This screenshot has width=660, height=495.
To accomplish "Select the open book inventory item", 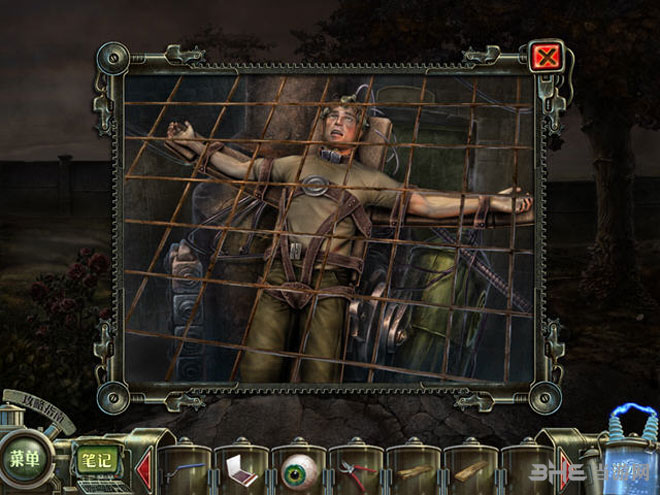I will (x=241, y=469).
